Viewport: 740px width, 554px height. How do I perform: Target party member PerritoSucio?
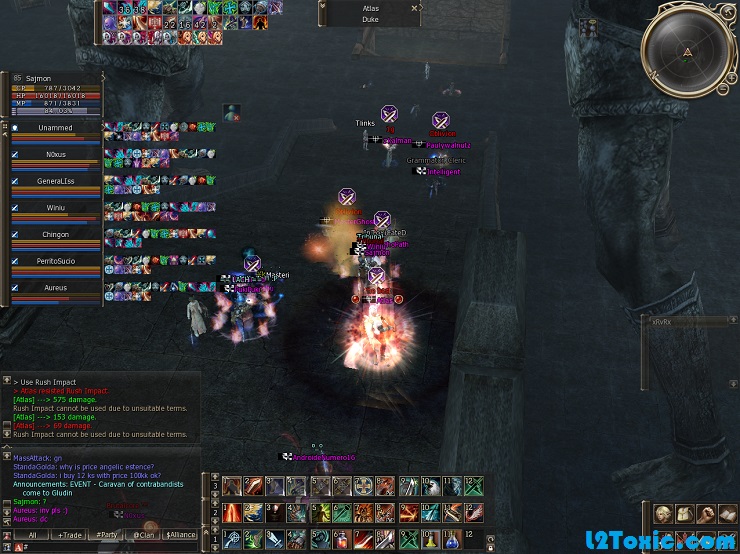click(x=54, y=261)
